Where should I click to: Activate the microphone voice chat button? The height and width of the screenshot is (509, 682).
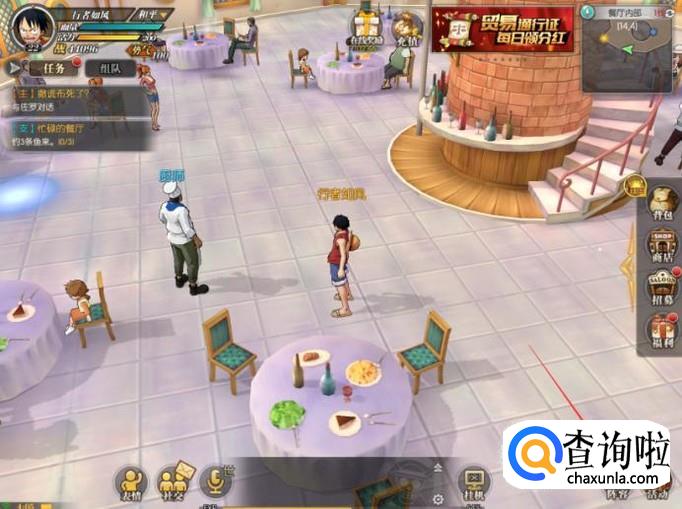click(x=215, y=482)
